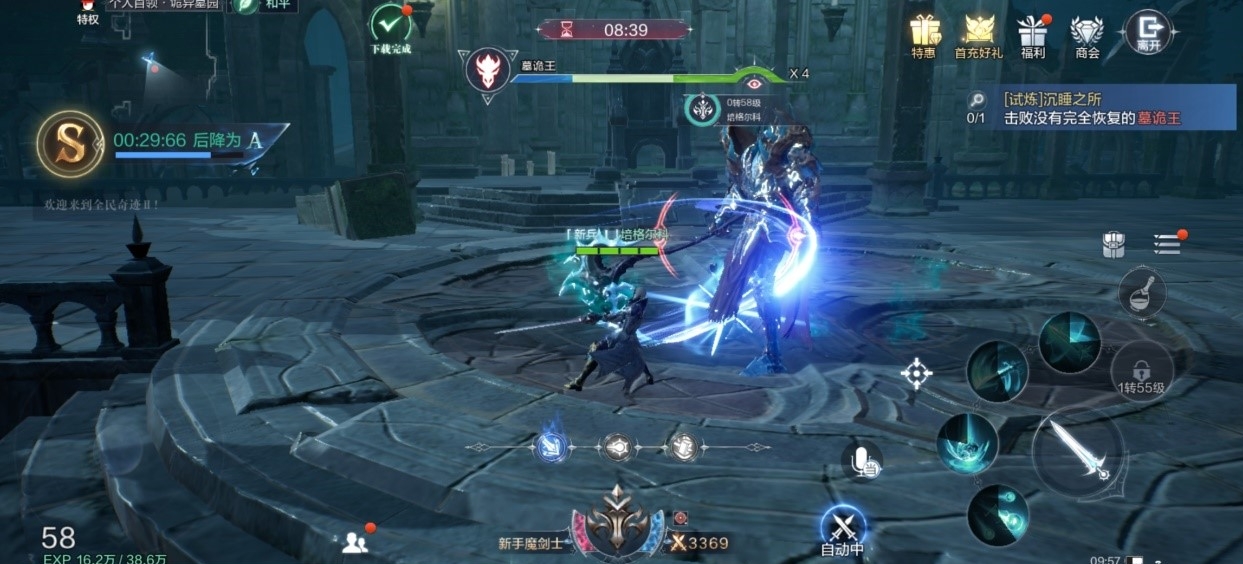Tap the crosshair target-lock icon

[916, 374]
